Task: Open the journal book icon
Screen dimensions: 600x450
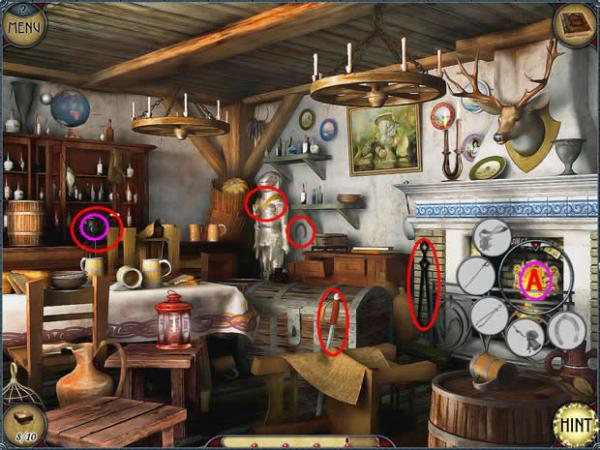Action: click(575, 22)
